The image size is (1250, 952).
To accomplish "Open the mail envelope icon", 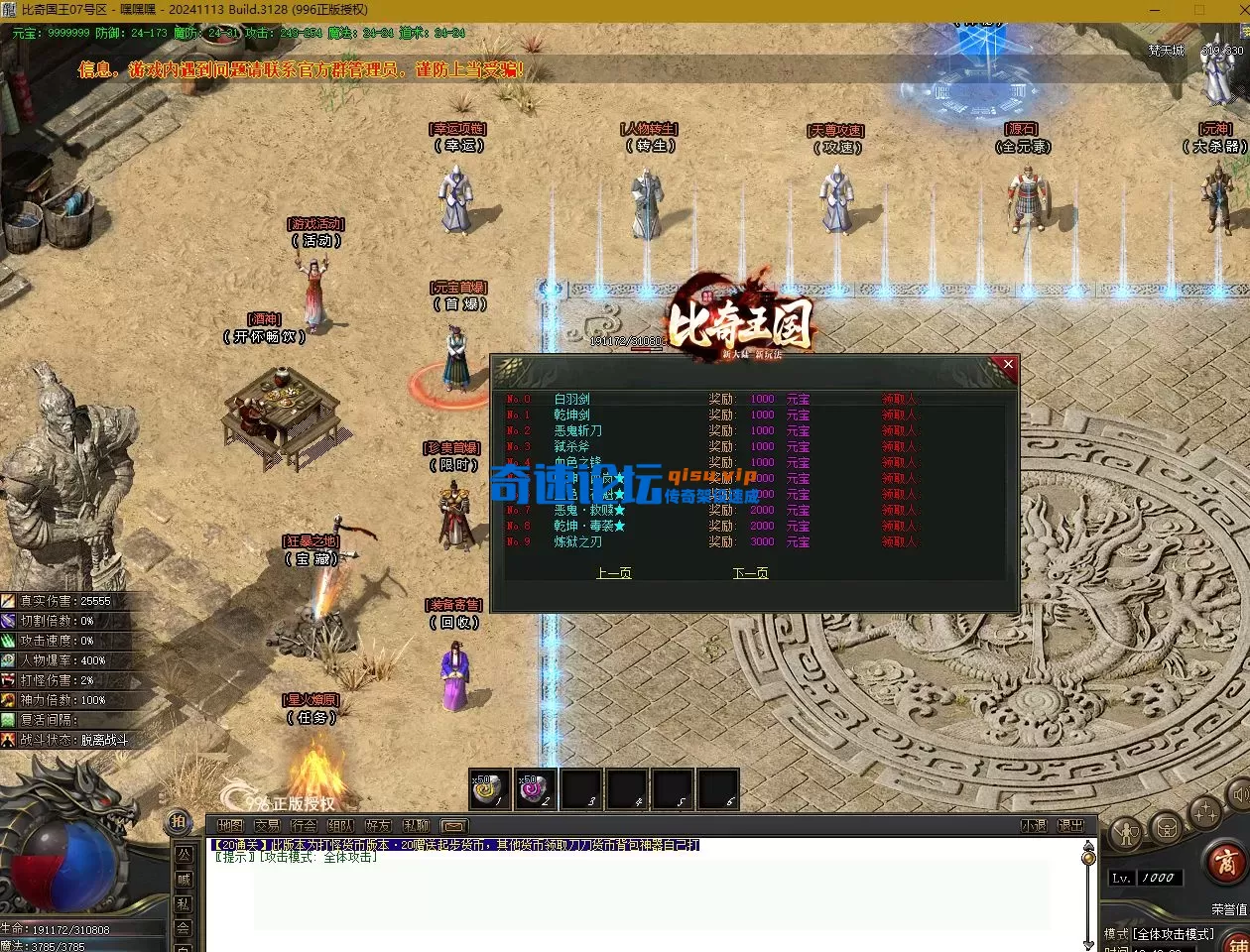I will pos(452,826).
